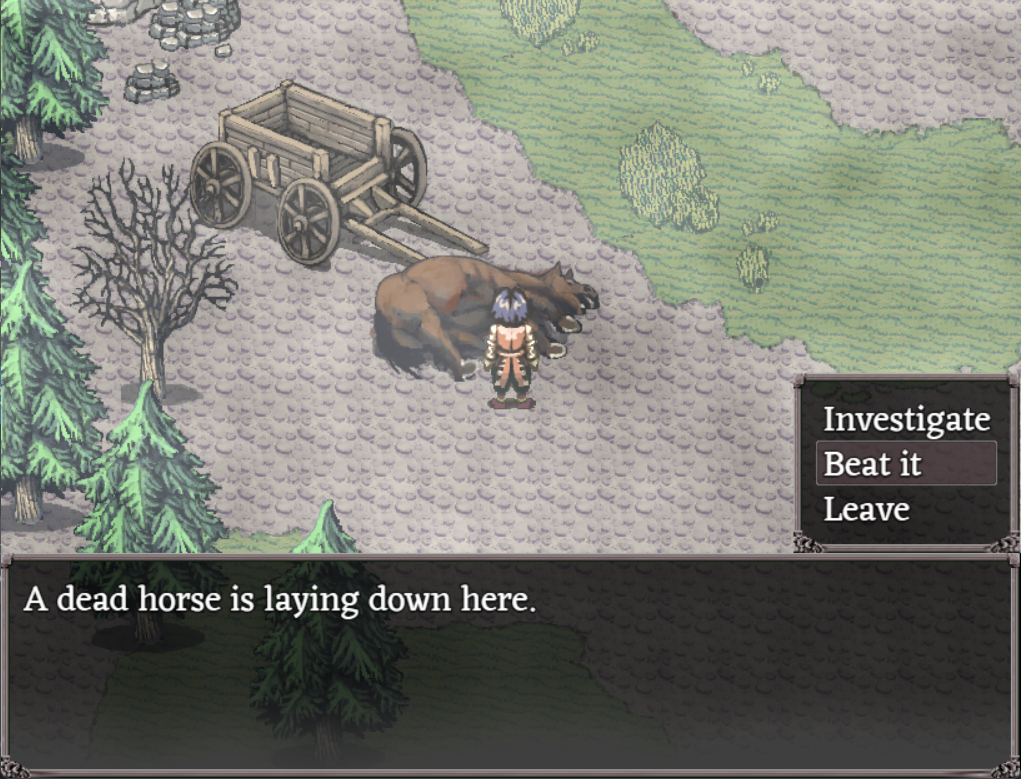Select the highlighted Beat it choice
This screenshot has width=1021, height=780.
[x=906, y=464]
